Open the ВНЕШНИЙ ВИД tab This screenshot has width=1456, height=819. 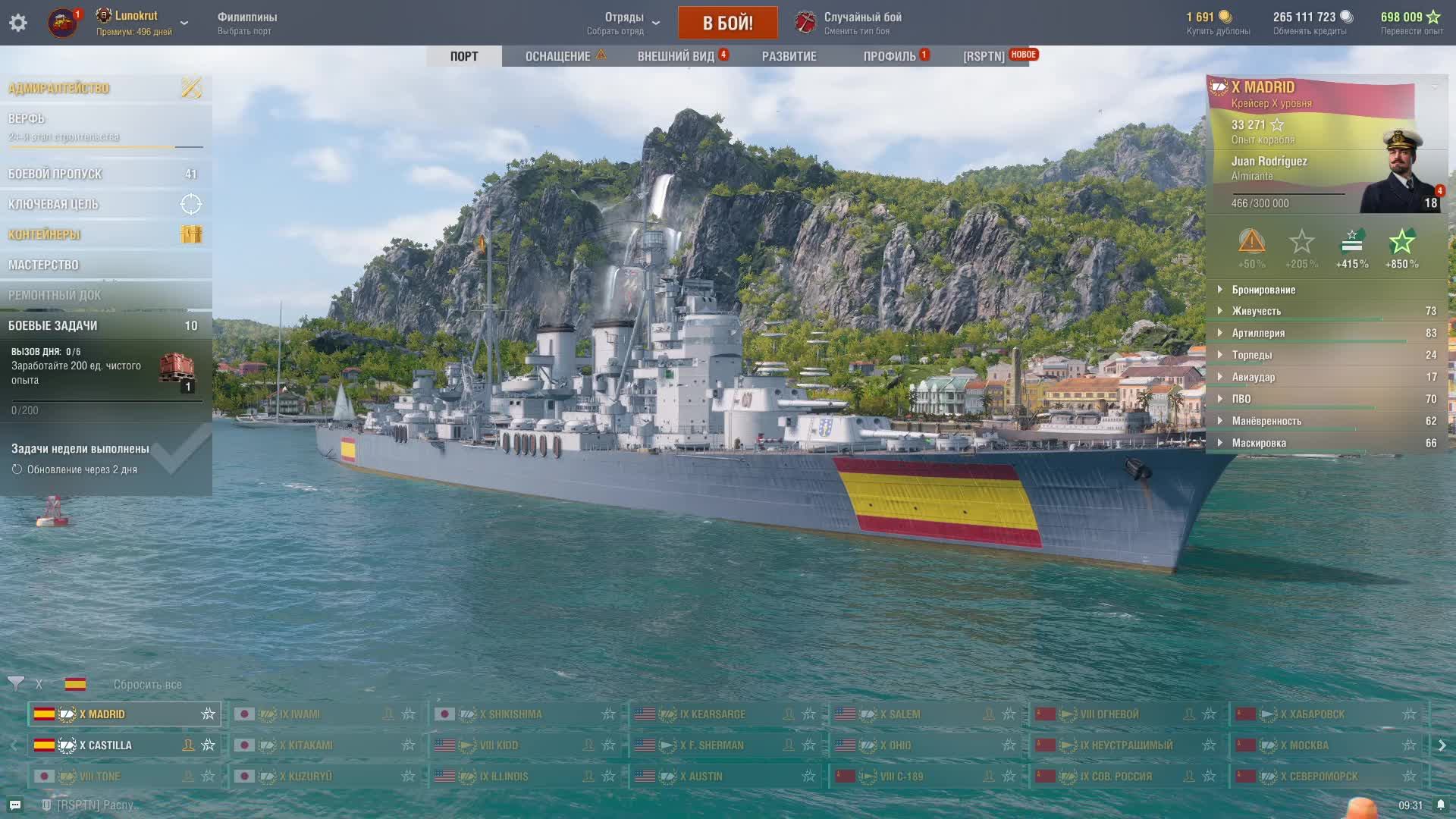pyautogui.click(x=676, y=56)
